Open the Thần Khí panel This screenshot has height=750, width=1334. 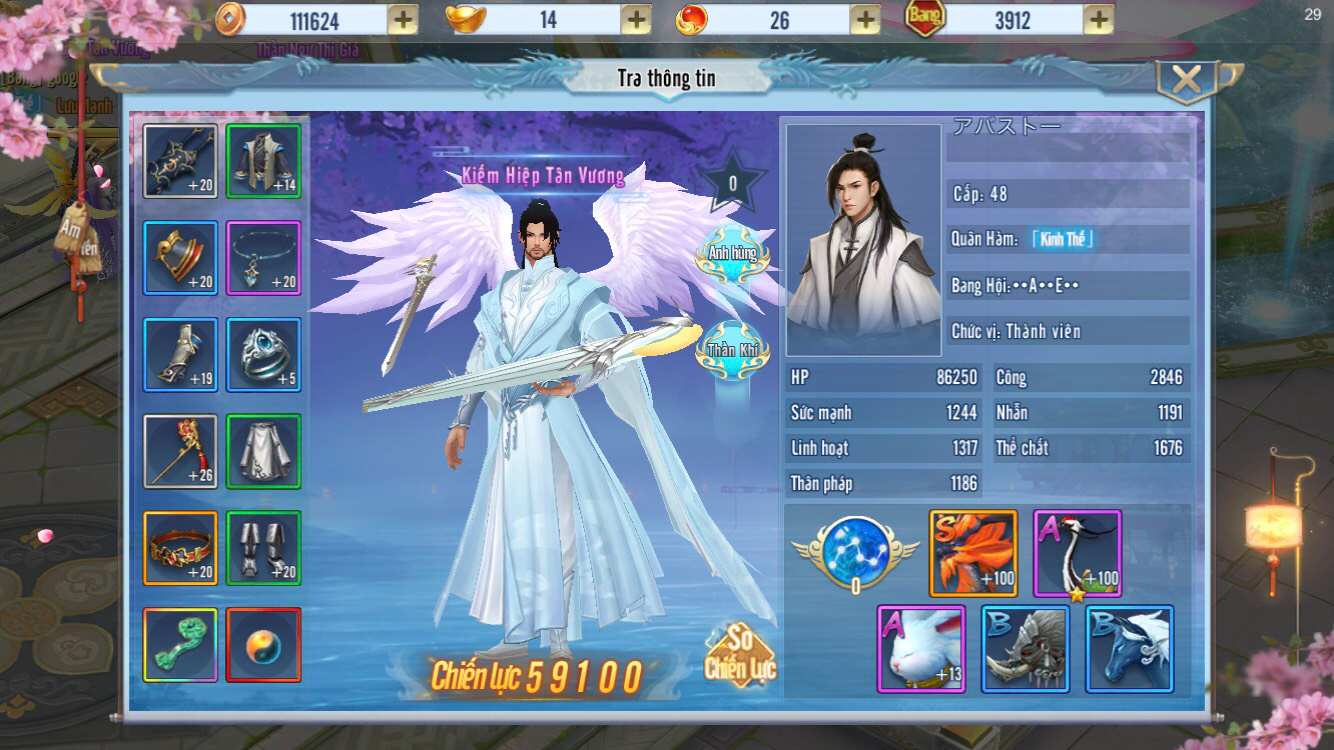click(x=734, y=349)
